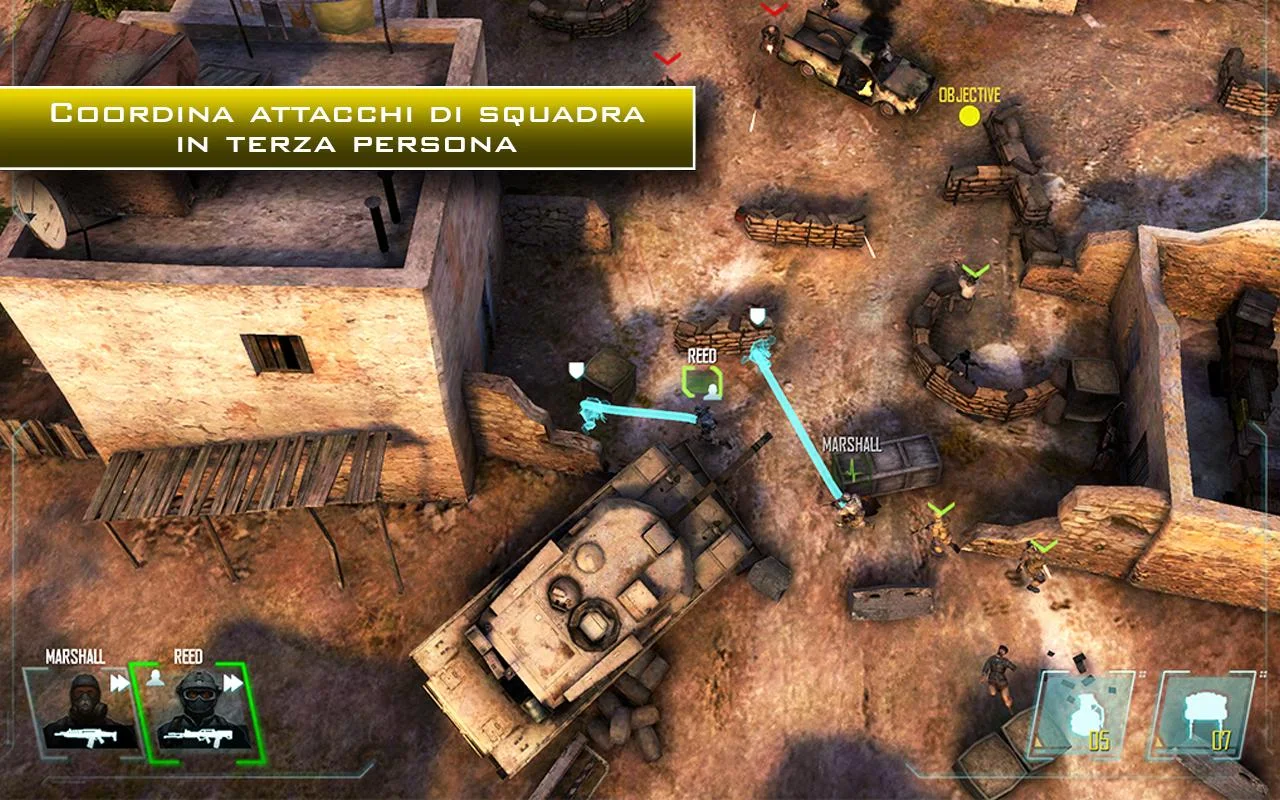This screenshot has width=1280, height=800.
Task: Click Reed's green targeting bracket frame
Action: tap(703, 380)
